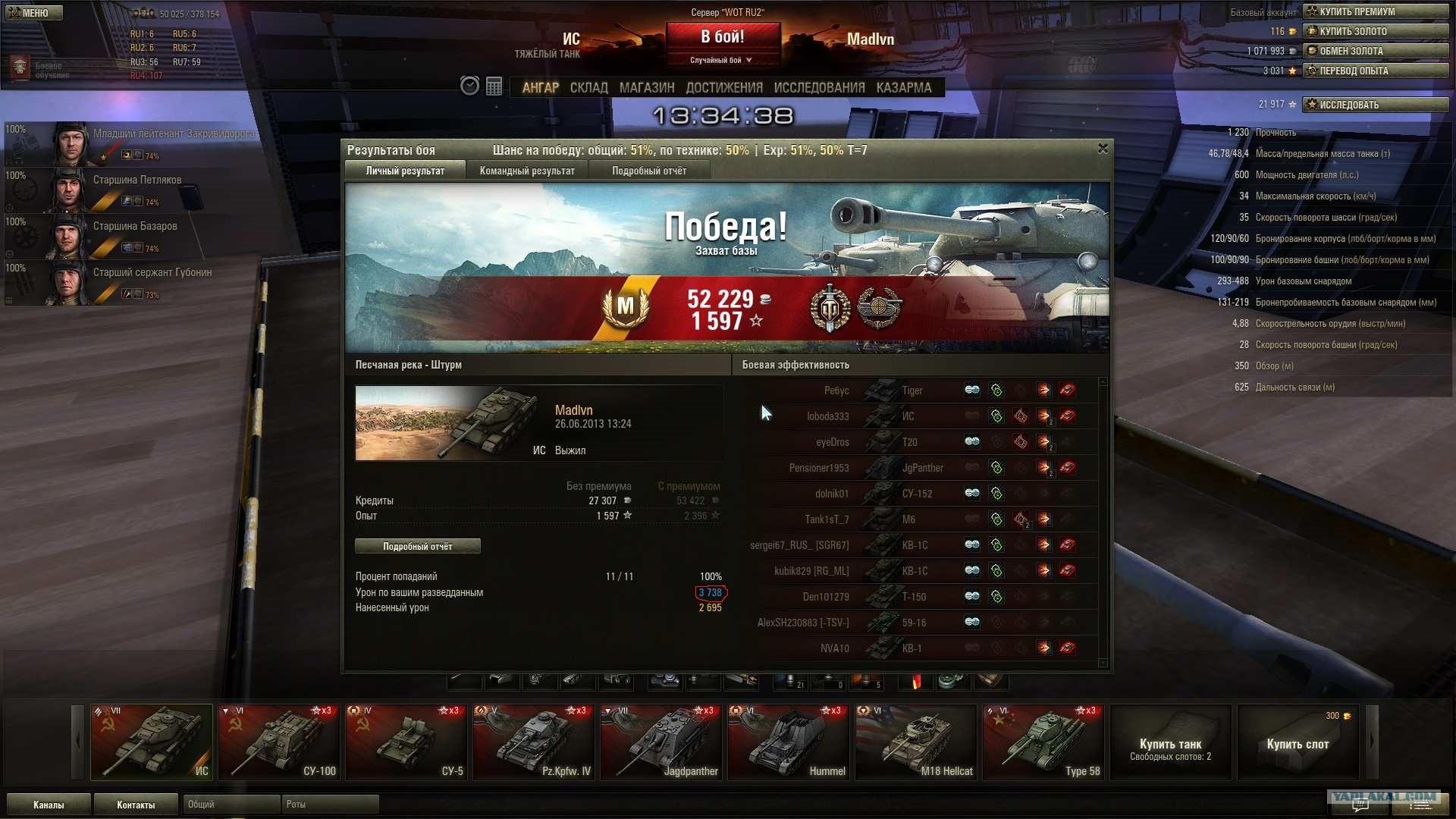Go to the Склад section
Screen dimensions: 1456x819
[589, 88]
